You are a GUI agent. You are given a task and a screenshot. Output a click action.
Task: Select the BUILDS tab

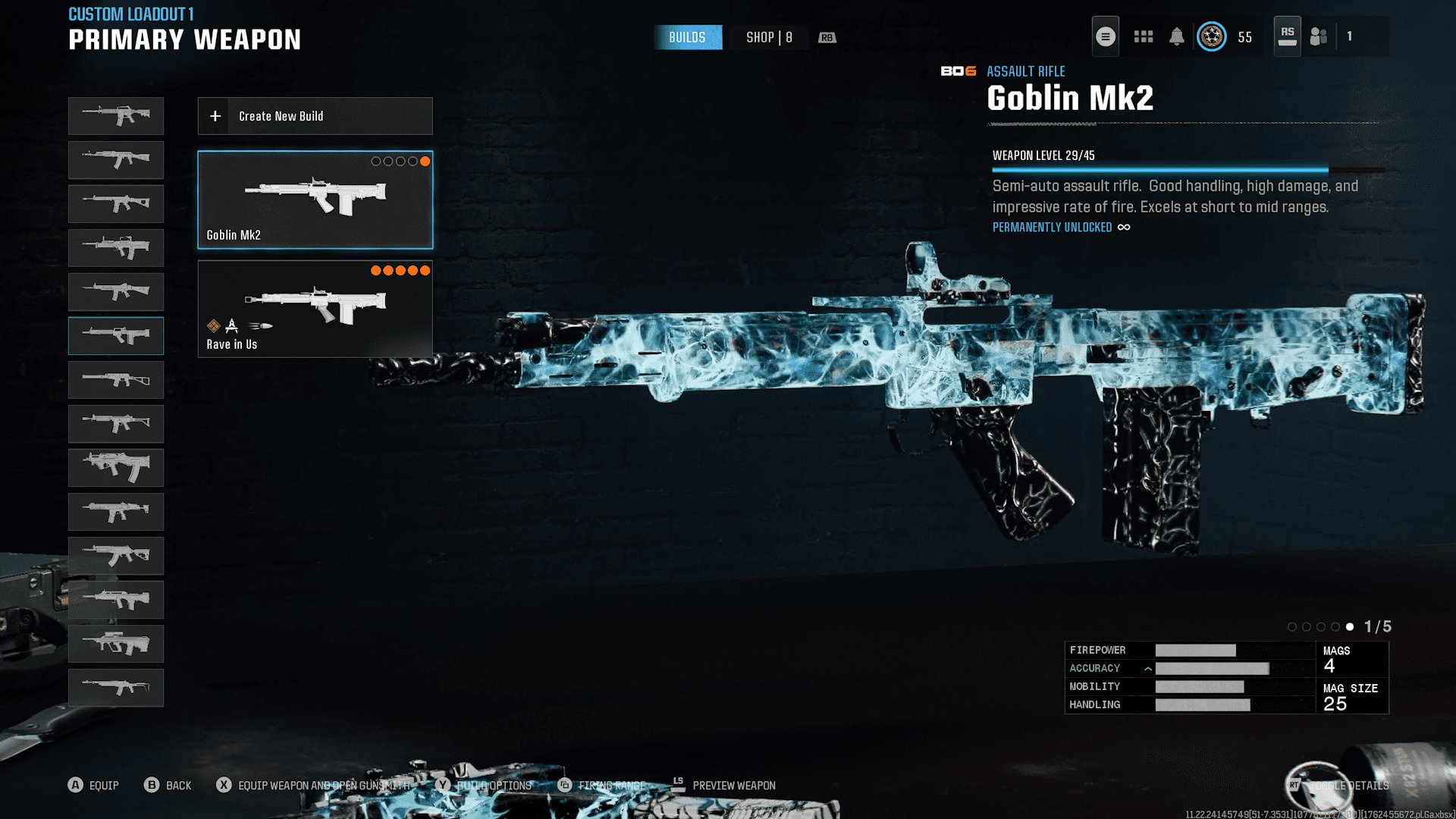(688, 37)
